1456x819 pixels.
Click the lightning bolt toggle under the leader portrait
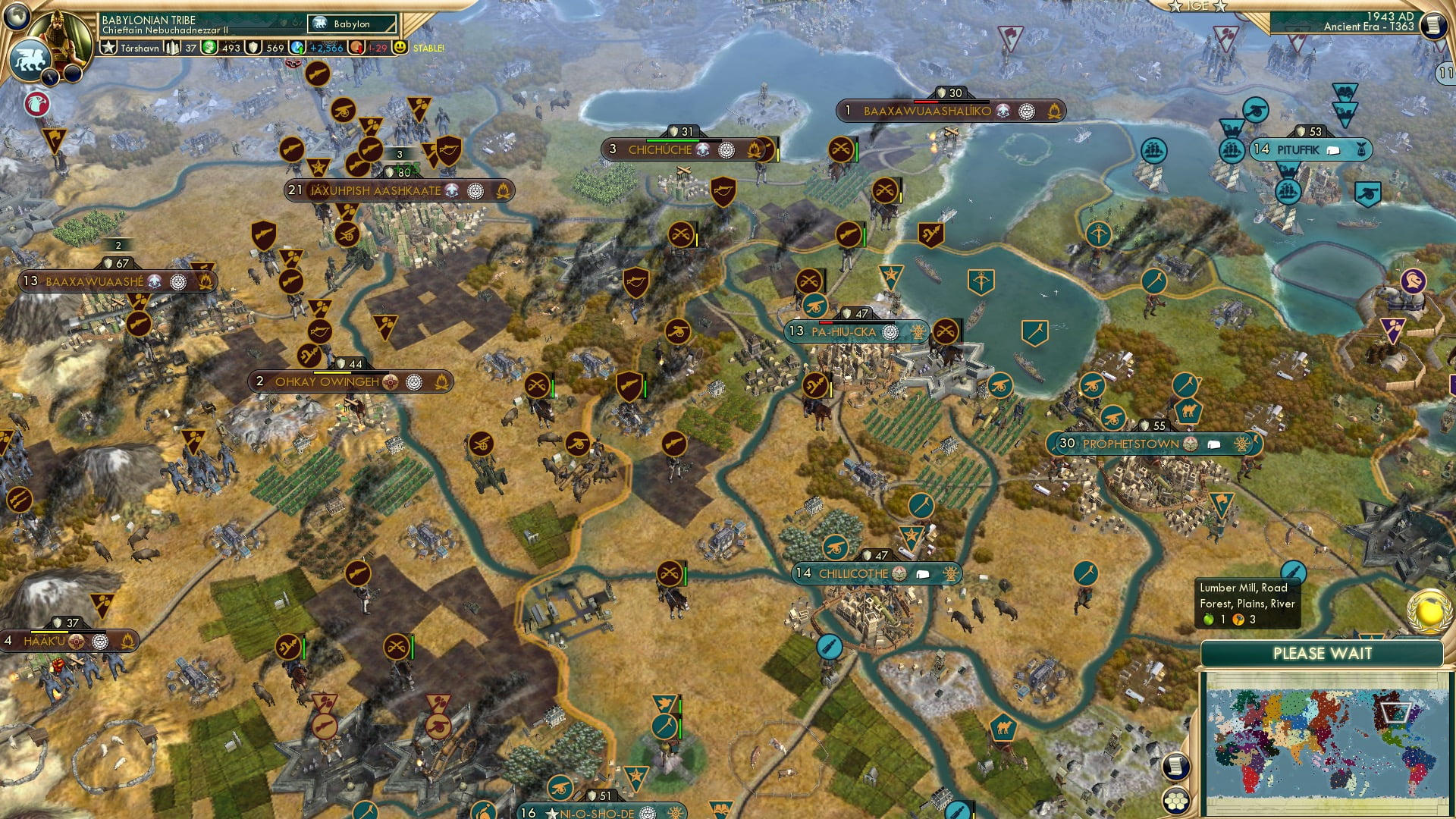50,77
